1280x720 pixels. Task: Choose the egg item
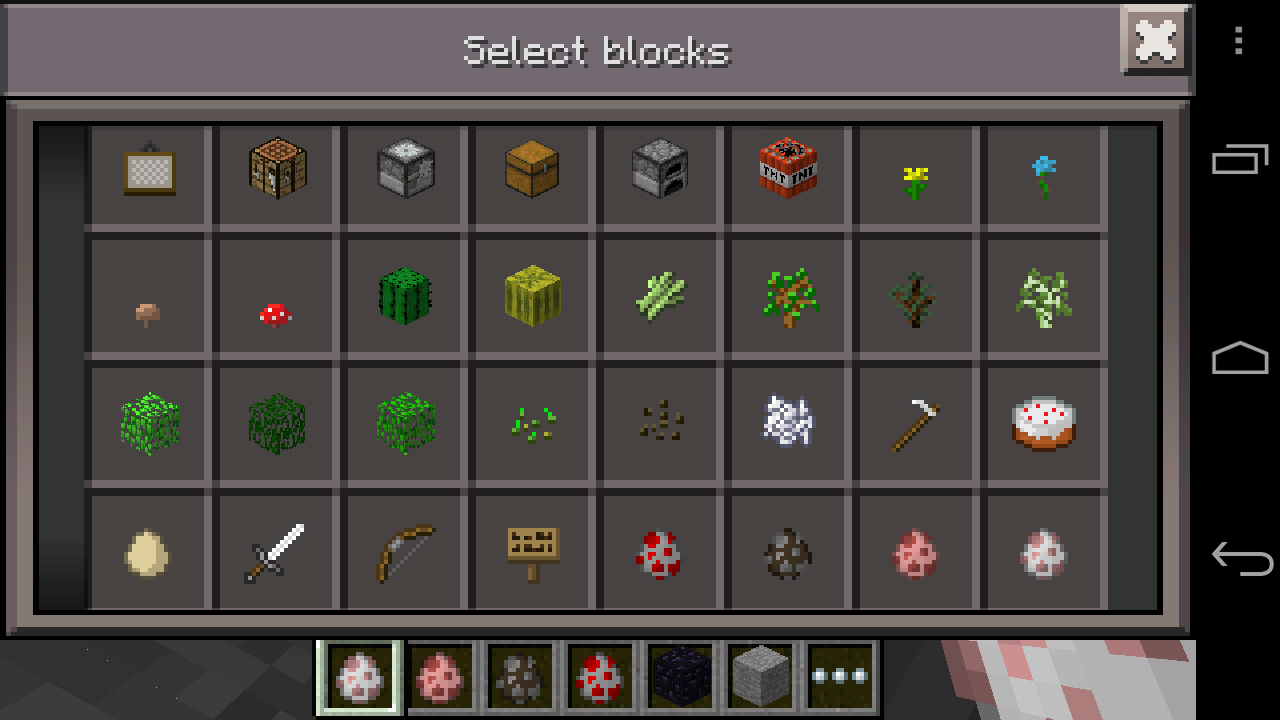[x=148, y=548]
